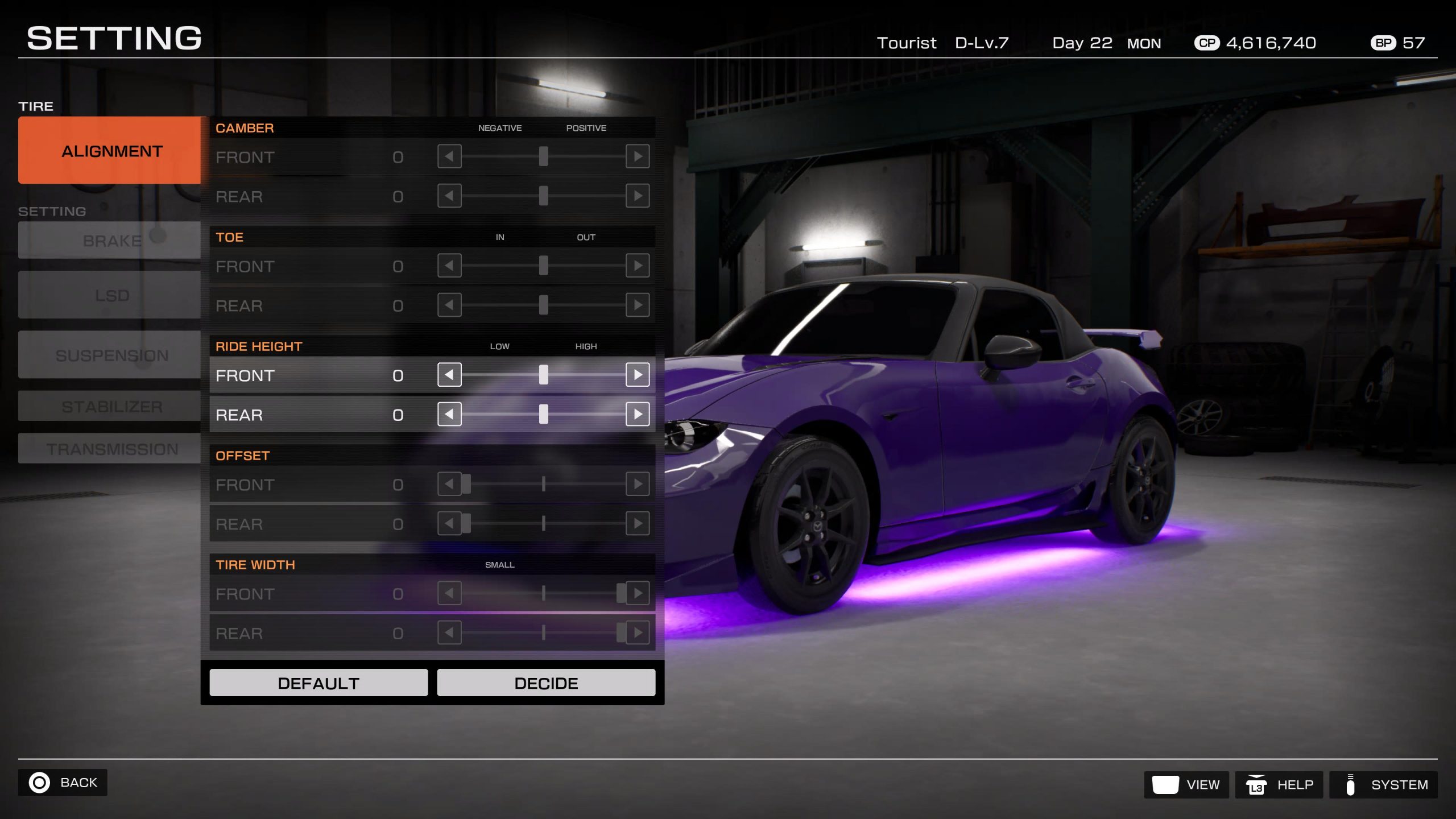Raise rear ride height using right arrow

click(x=638, y=415)
